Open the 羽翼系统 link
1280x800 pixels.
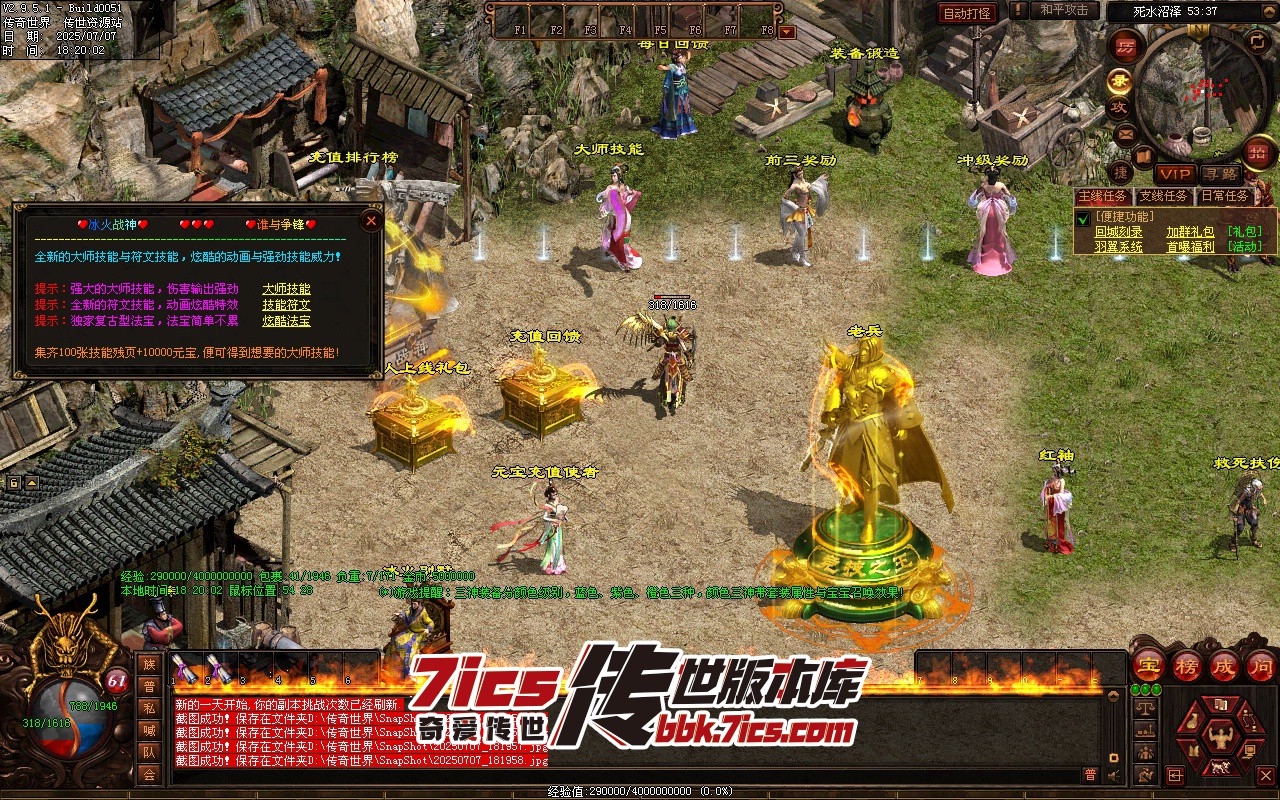(1118, 246)
